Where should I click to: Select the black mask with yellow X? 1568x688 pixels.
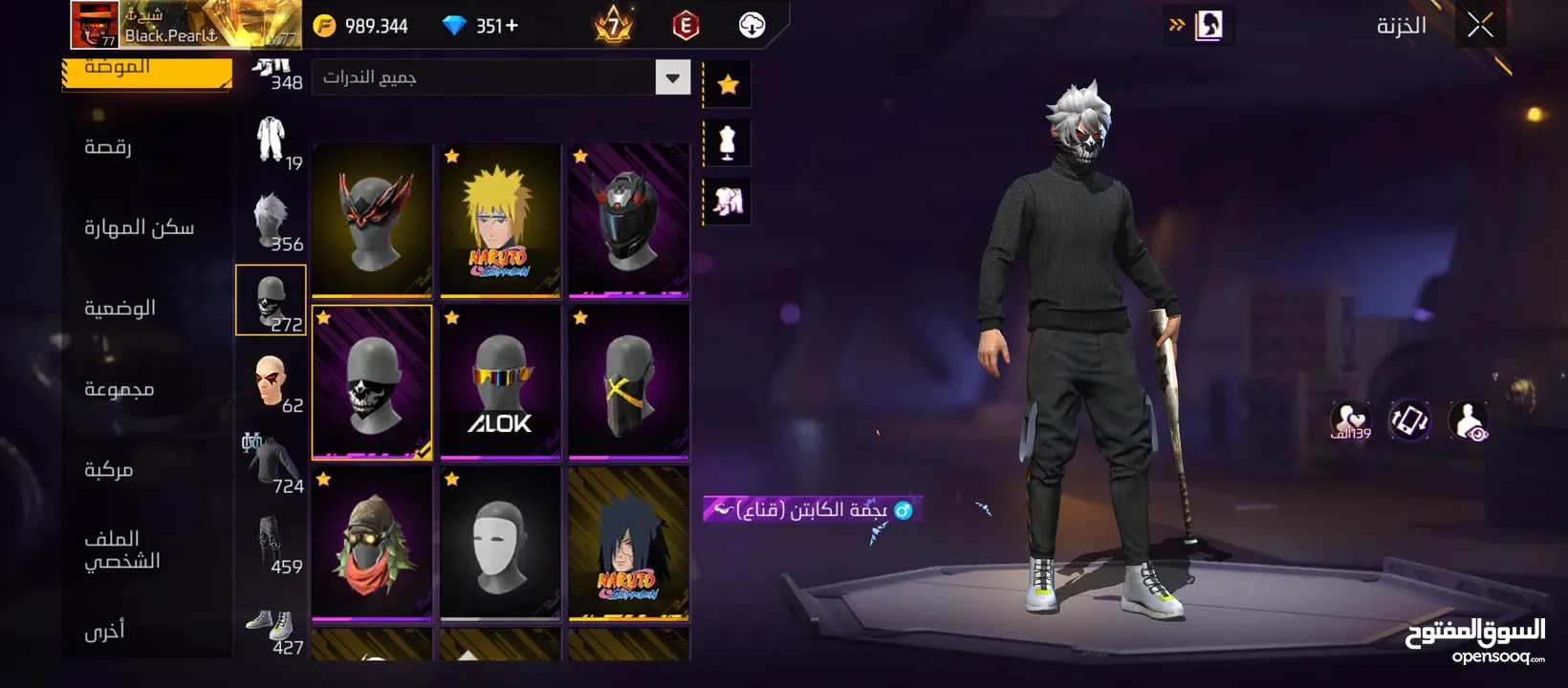[x=628, y=382]
